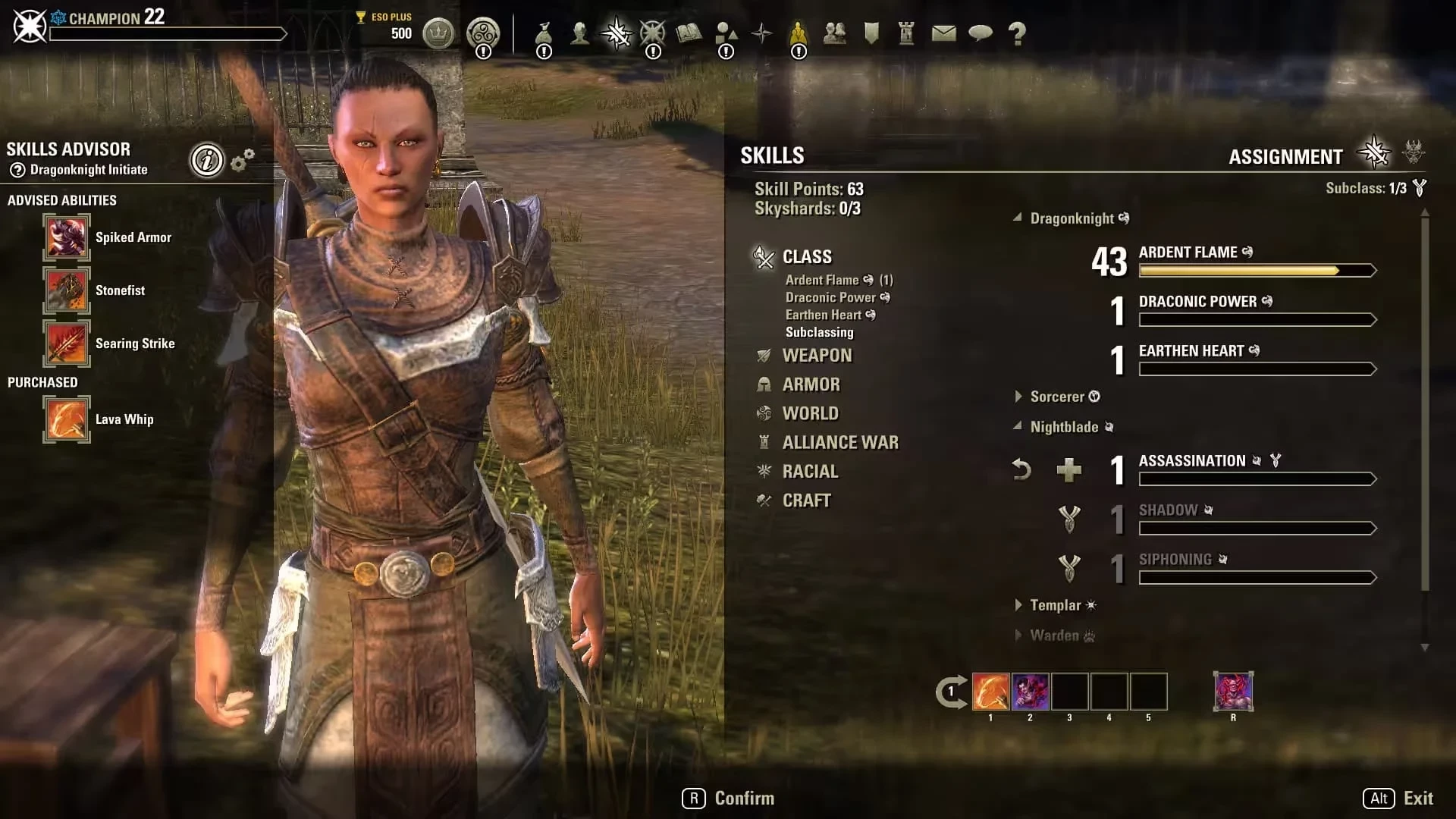1456x819 pixels.
Task: Open the mail envelope menu
Action: (x=943, y=33)
